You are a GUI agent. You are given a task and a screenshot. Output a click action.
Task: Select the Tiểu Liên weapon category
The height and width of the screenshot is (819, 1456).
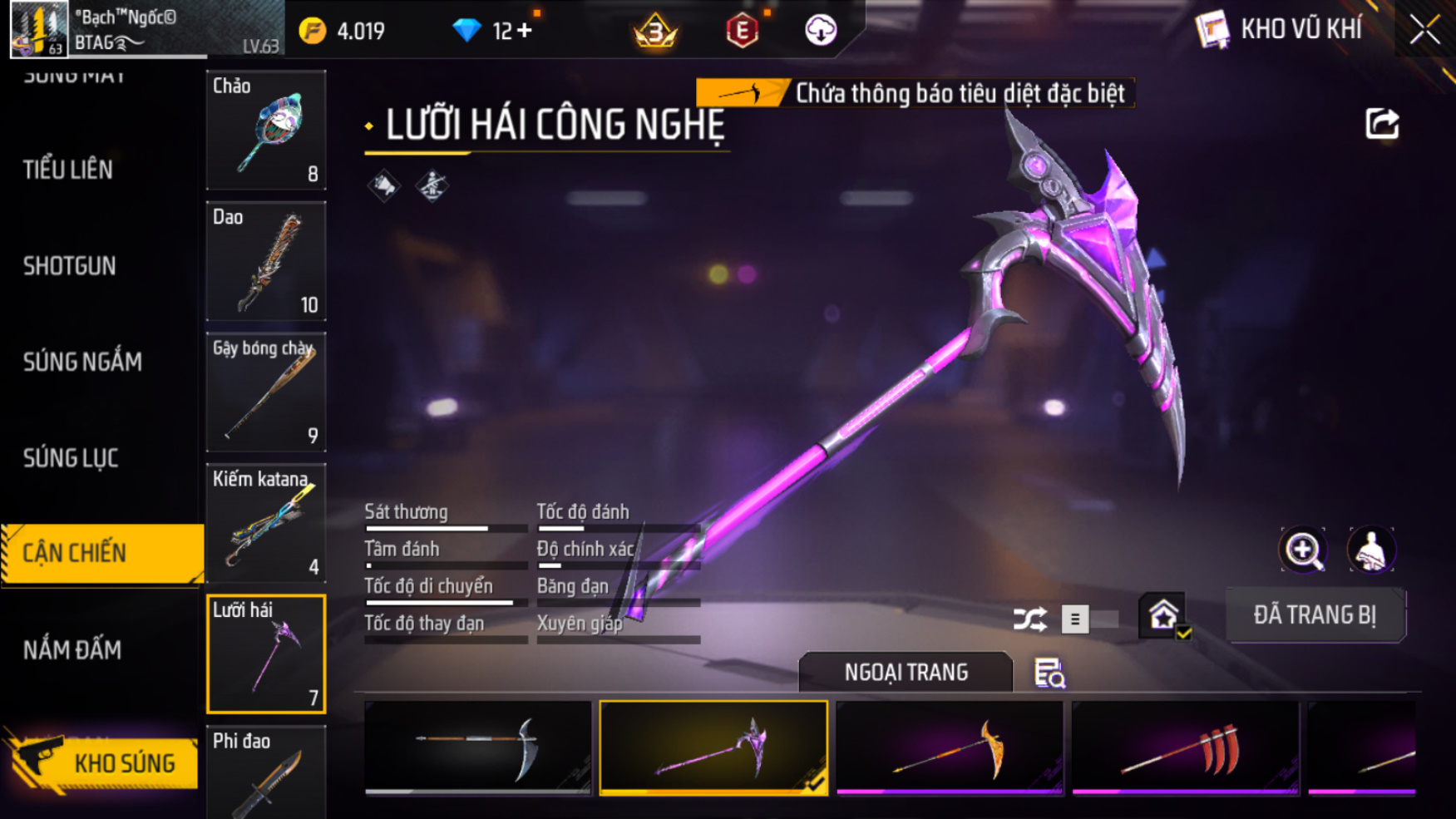[68, 170]
